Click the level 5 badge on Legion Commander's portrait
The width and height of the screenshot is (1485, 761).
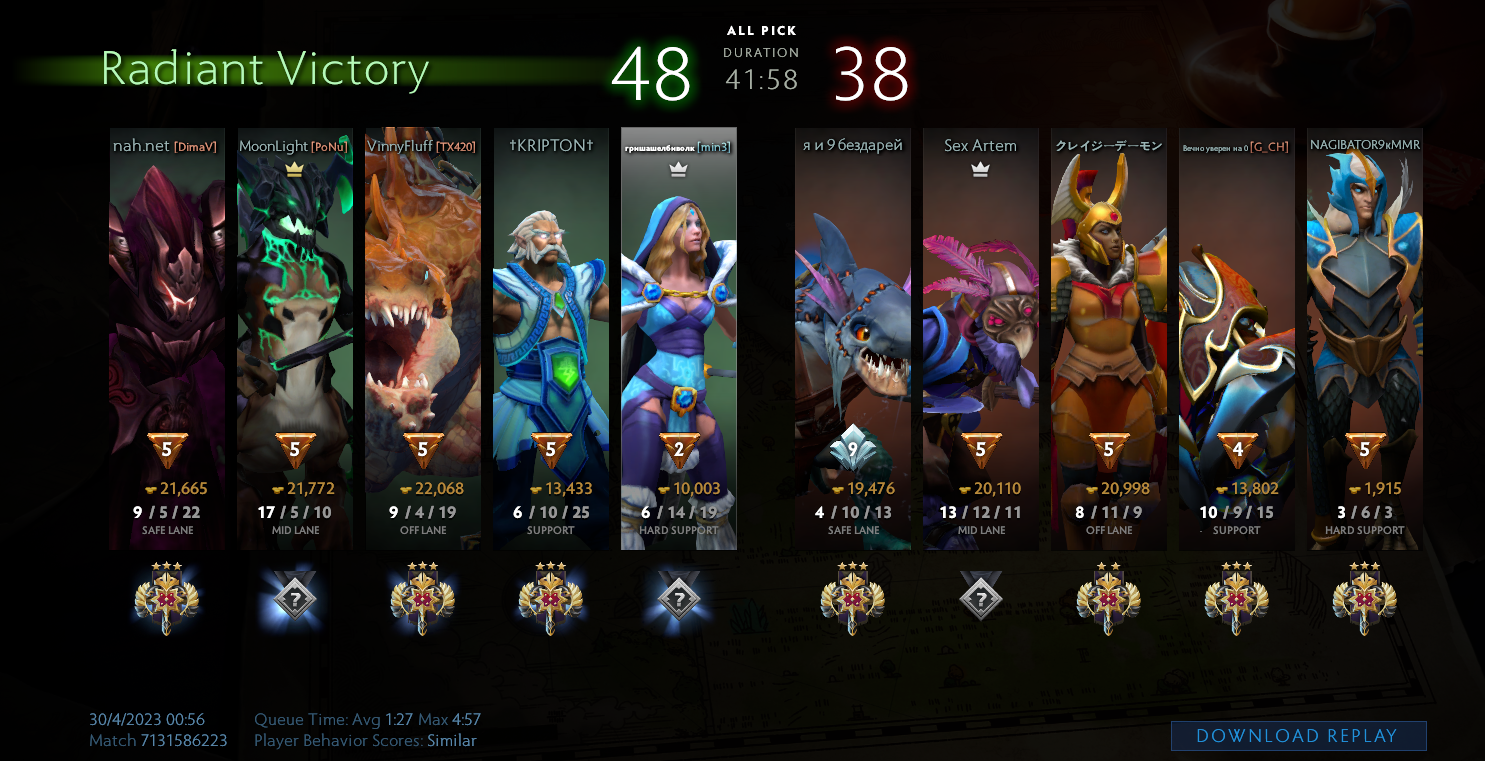click(x=1109, y=452)
